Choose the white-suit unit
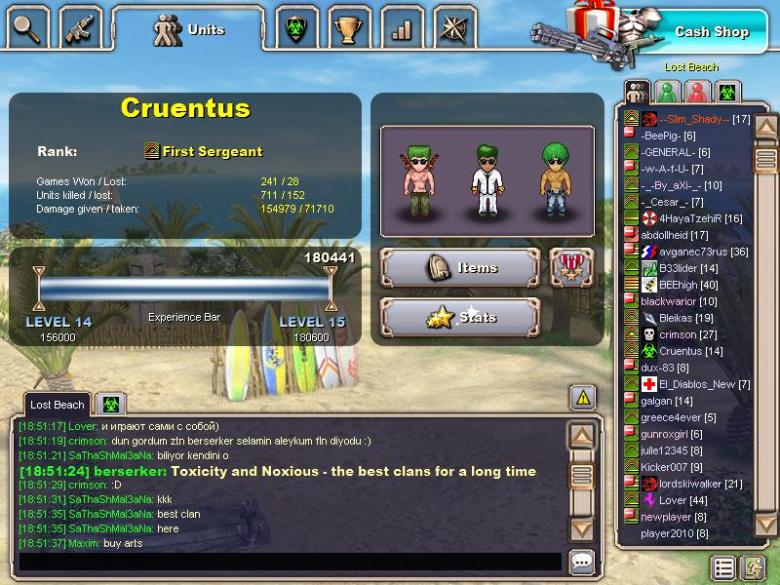Screen dimensions: 780x585 click(x=485, y=180)
